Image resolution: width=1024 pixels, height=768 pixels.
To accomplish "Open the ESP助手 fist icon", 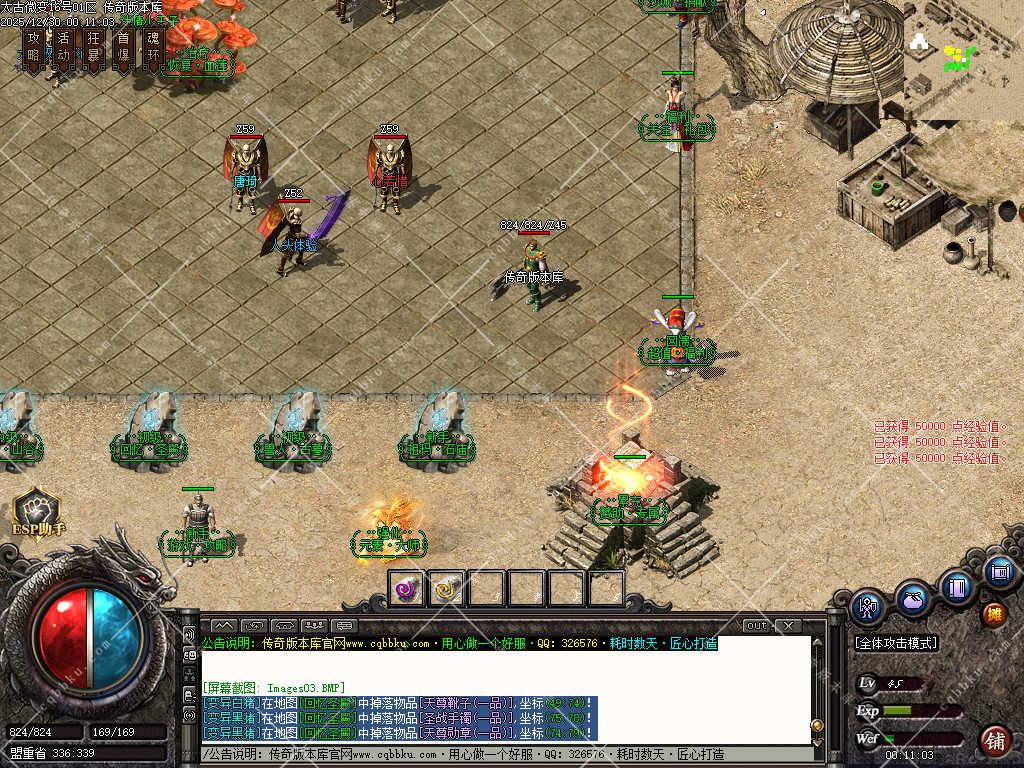I will [37, 510].
